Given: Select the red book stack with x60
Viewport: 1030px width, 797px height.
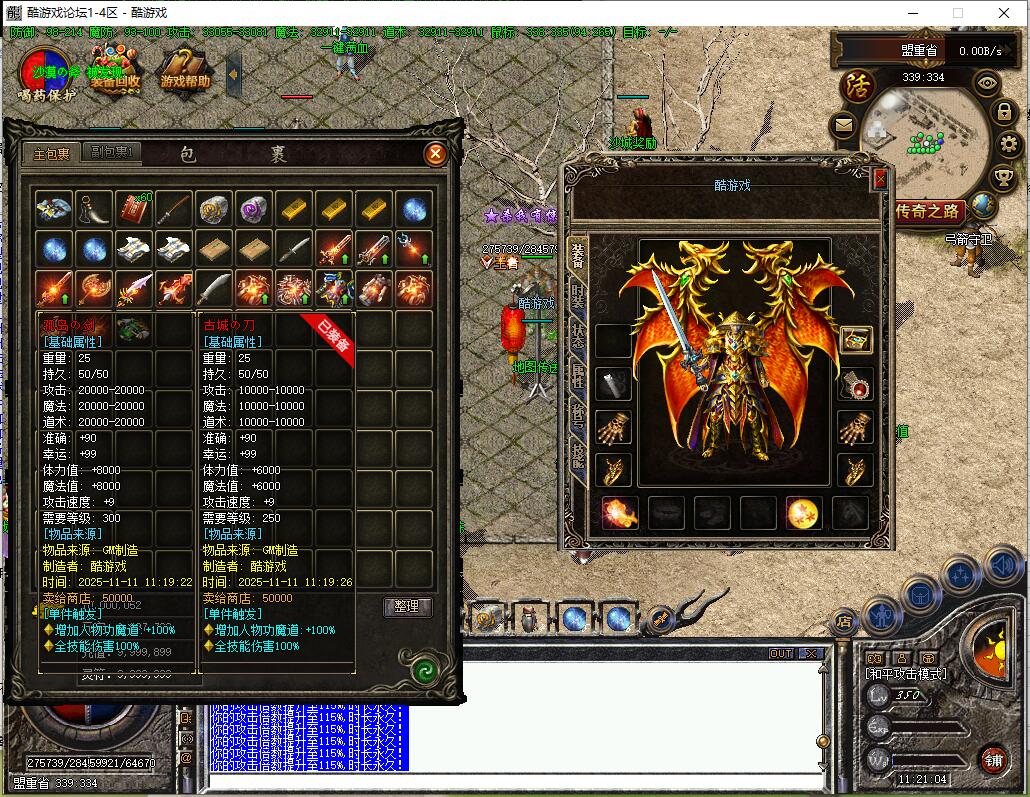Looking at the screenshot, I should point(133,208).
